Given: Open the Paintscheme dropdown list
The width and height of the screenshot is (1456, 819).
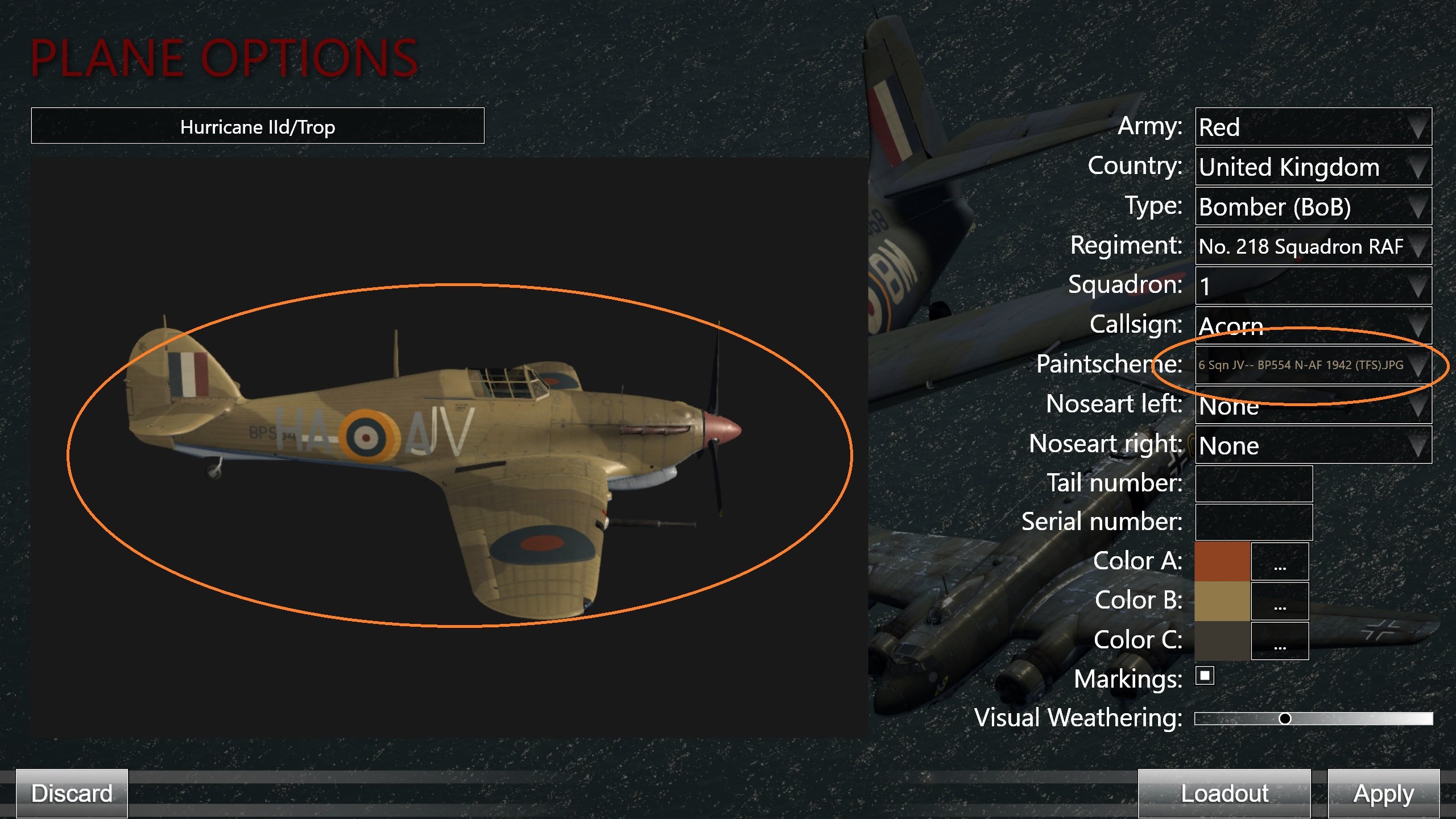Looking at the screenshot, I should [1313, 365].
